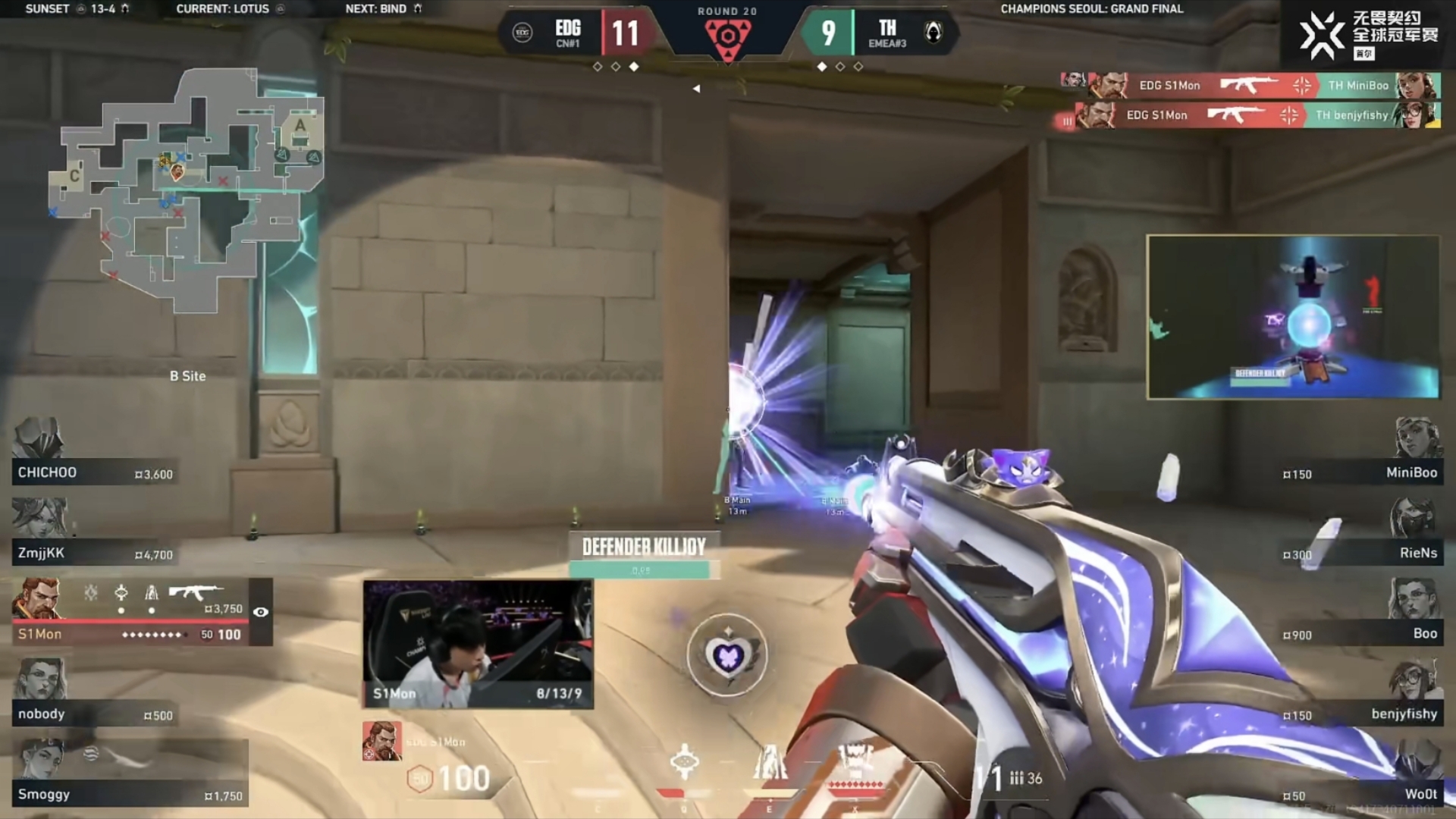The image size is (1456, 819).
Task: Click the heart-shaped spray icon at center
Action: tap(726, 654)
